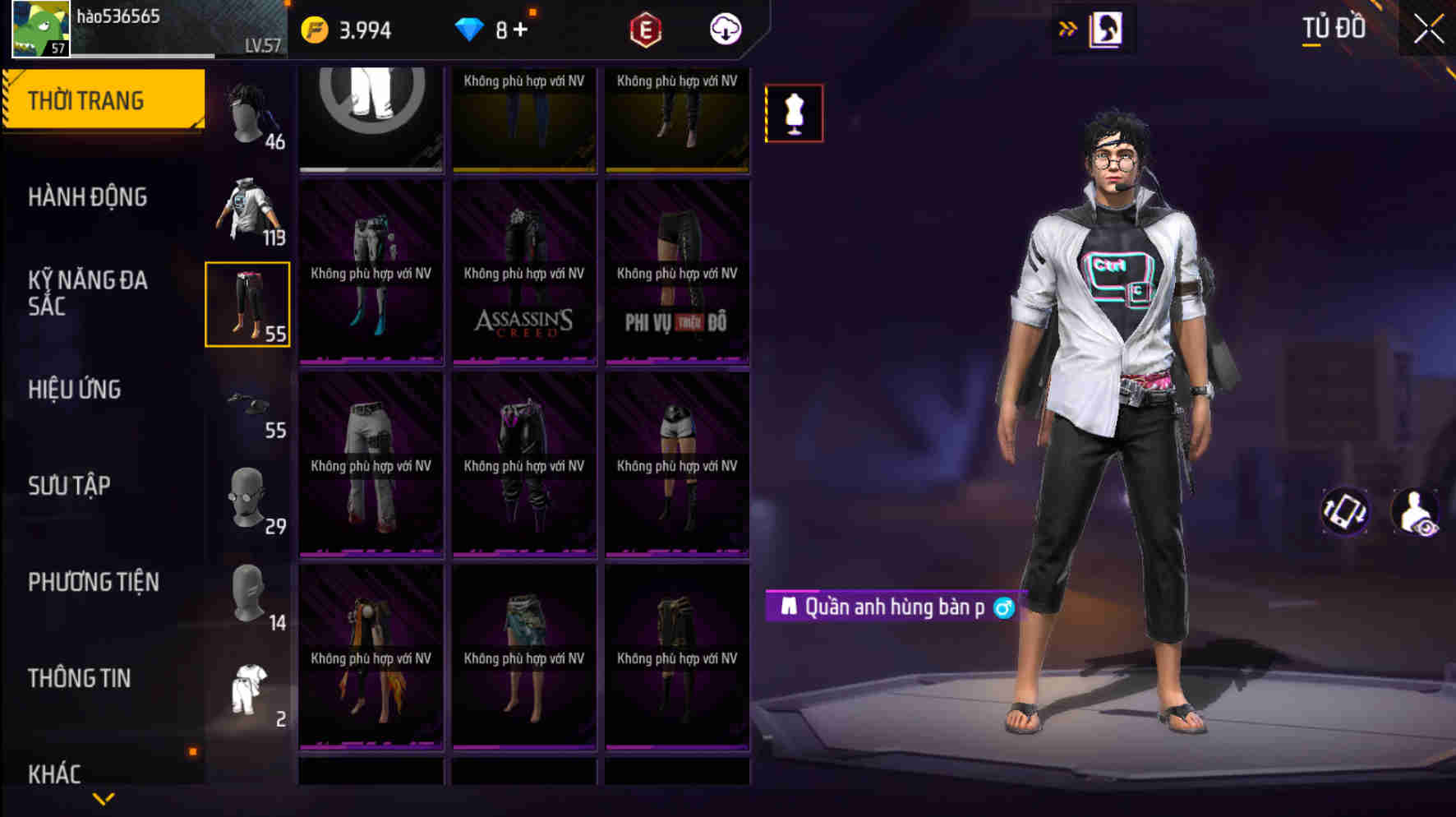Select the Assassin's Creed pants thumbnail

click(x=523, y=271)
